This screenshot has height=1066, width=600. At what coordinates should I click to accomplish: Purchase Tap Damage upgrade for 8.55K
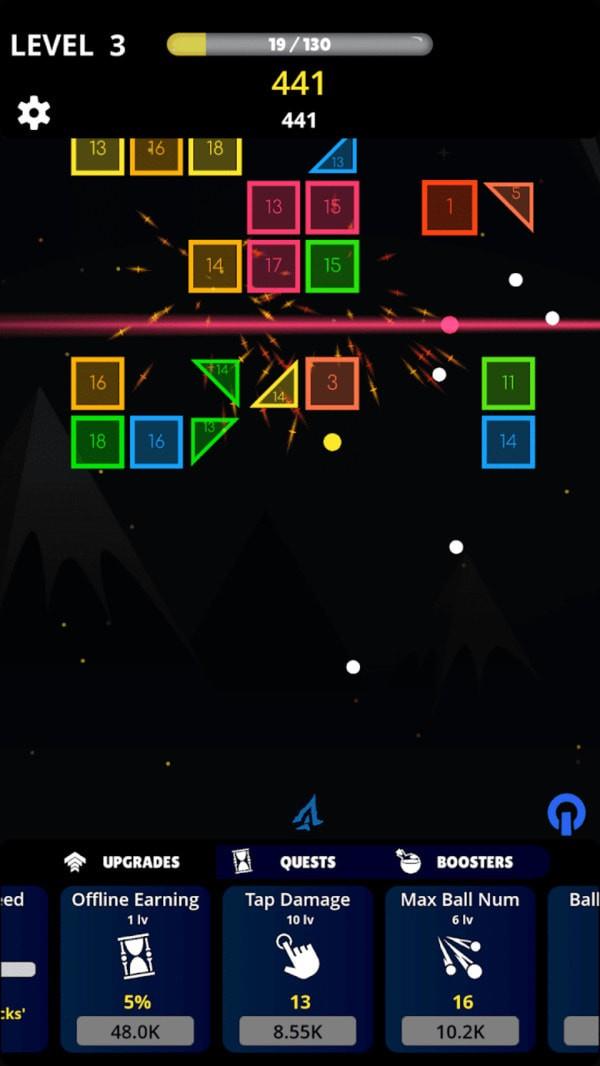[297, 1031]
